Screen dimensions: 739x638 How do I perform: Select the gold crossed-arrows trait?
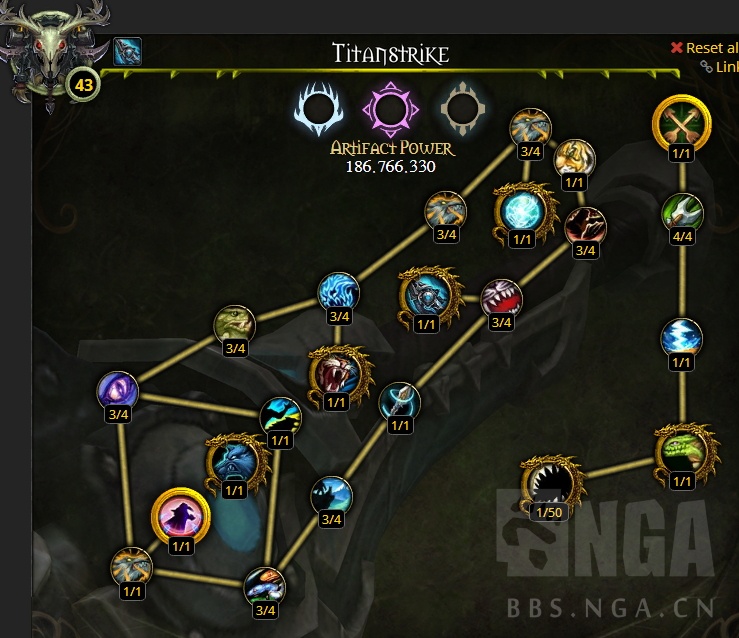tap(681, 124)
